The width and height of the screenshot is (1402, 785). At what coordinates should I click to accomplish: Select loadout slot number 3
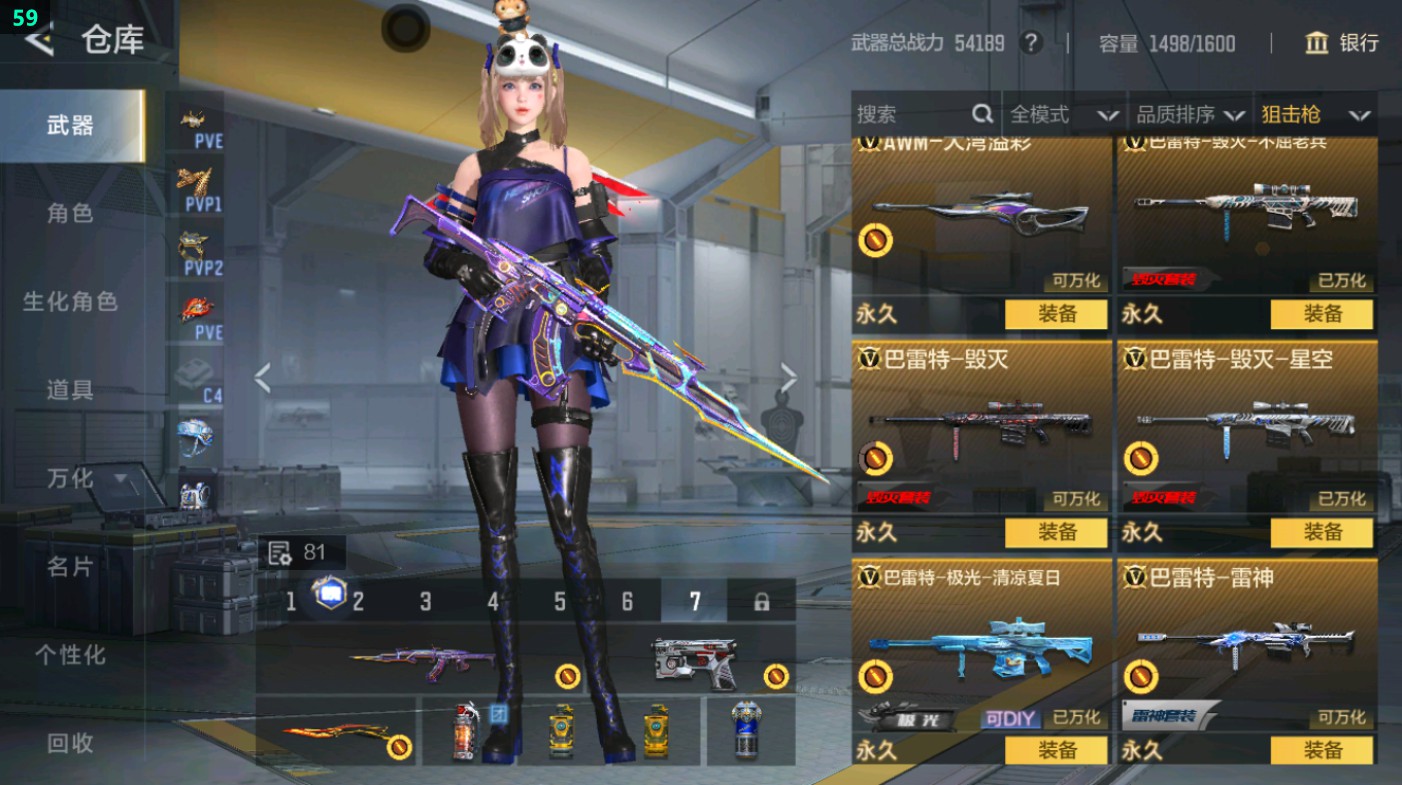coord(425,601)
